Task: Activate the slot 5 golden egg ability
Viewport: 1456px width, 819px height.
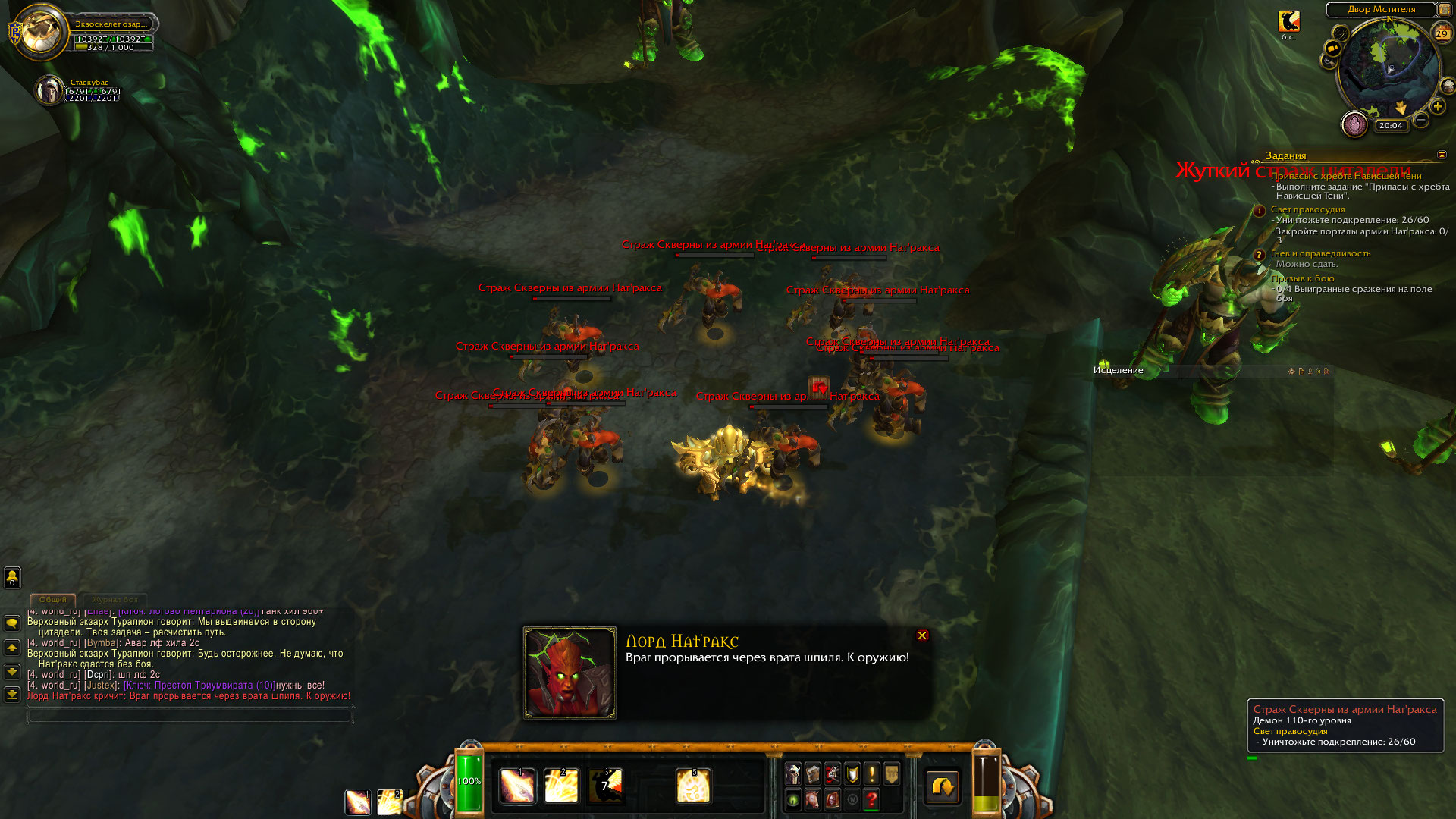Action: (x=693, y=786)
